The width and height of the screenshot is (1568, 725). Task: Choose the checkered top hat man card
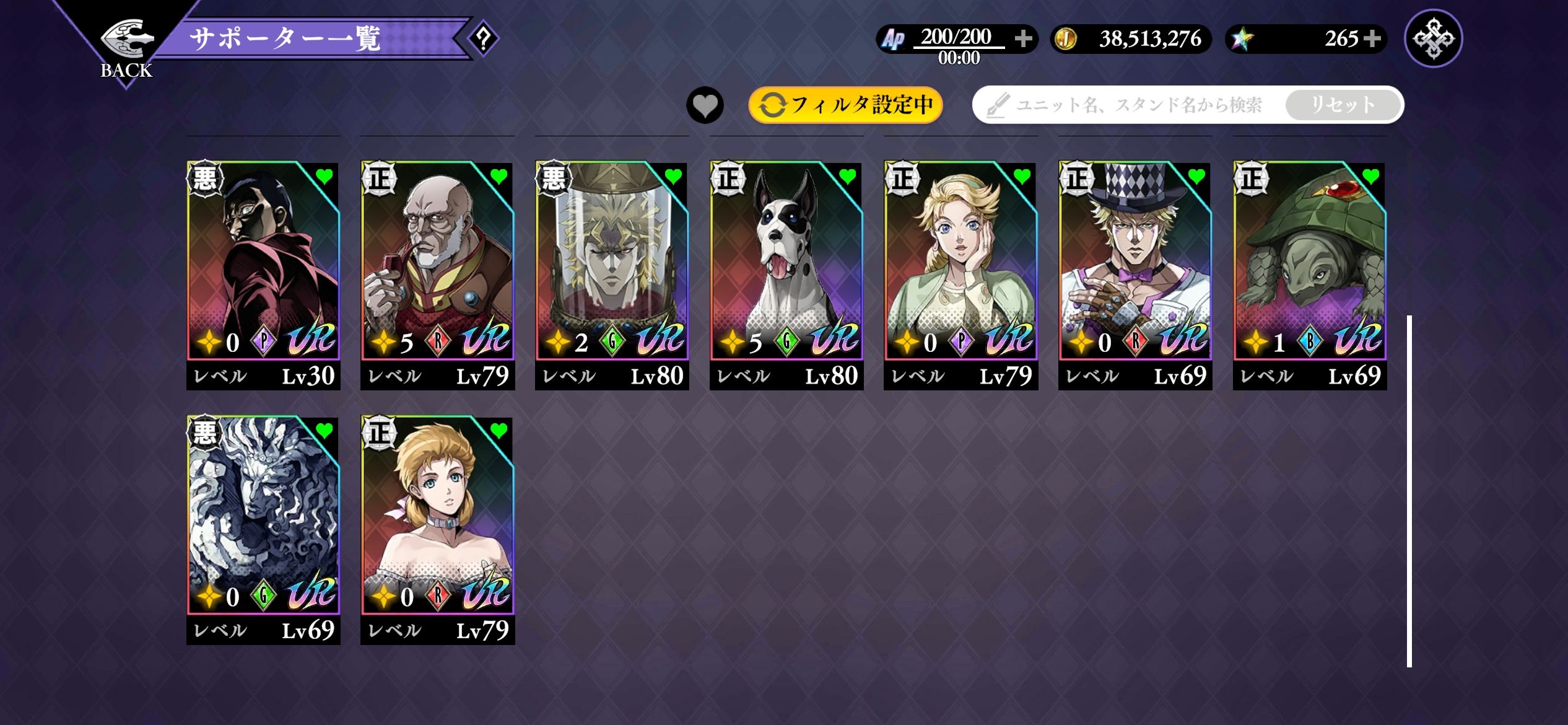coord(1135,275)
